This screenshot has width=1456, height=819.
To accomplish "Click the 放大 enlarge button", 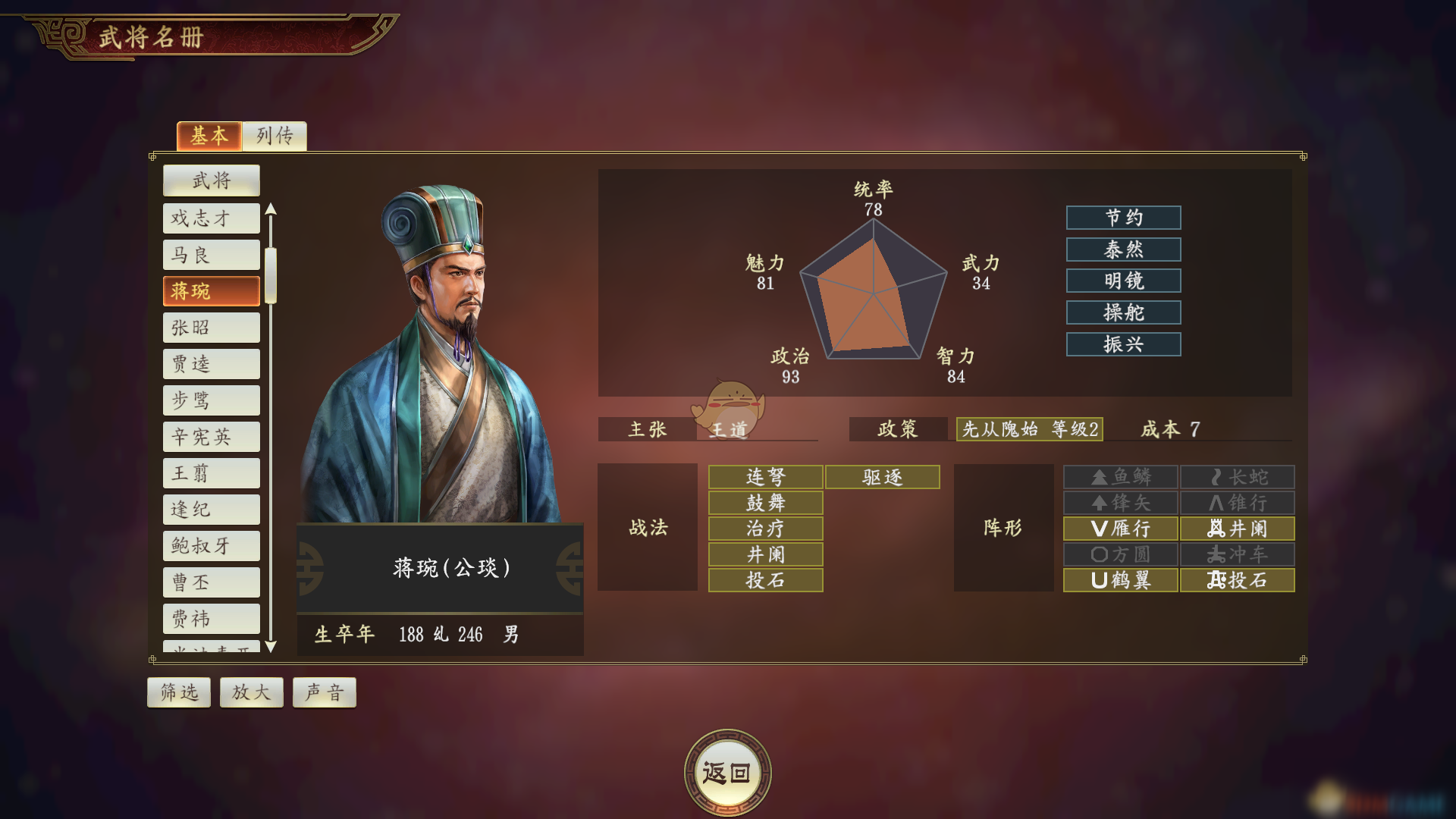I will click(251, 692).
